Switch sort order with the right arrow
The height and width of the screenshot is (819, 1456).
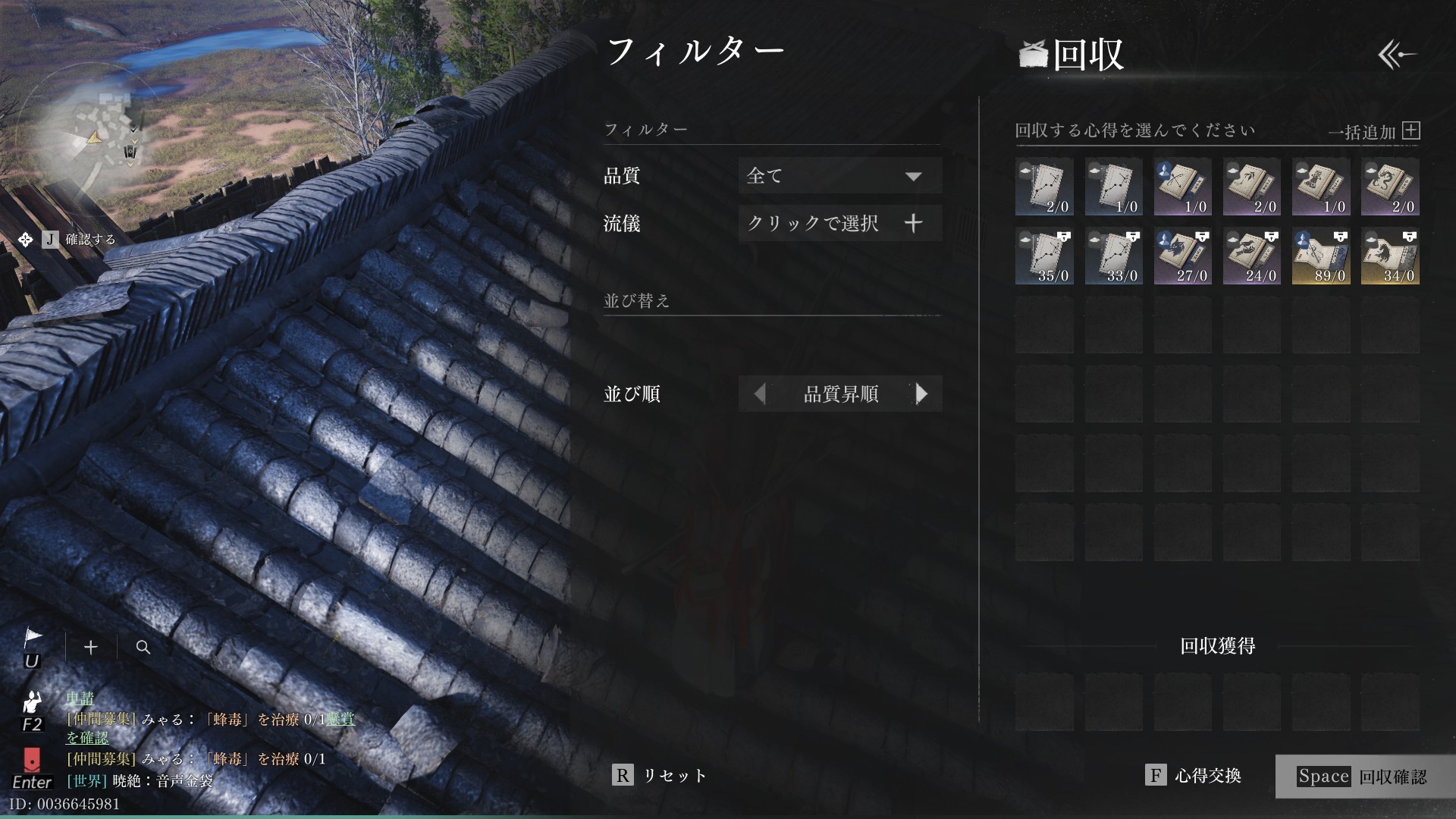coord(921,394)
